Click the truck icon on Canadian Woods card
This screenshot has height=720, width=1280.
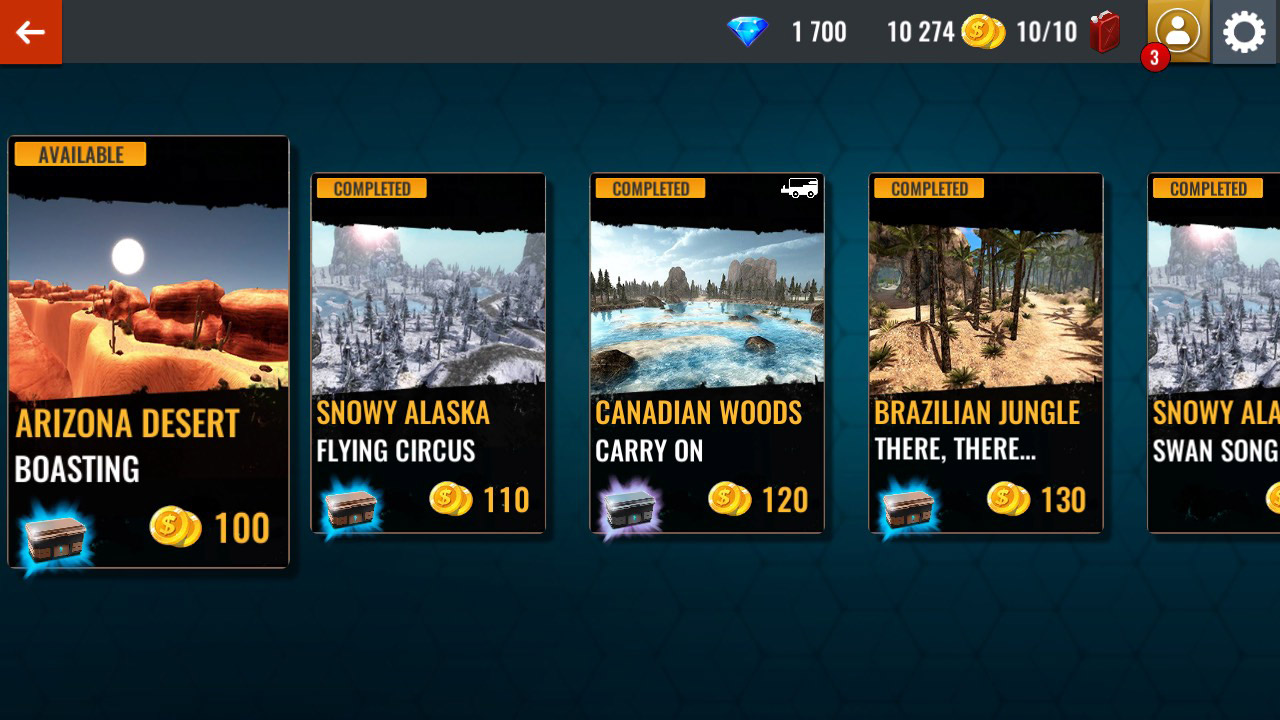click(800, 188)
